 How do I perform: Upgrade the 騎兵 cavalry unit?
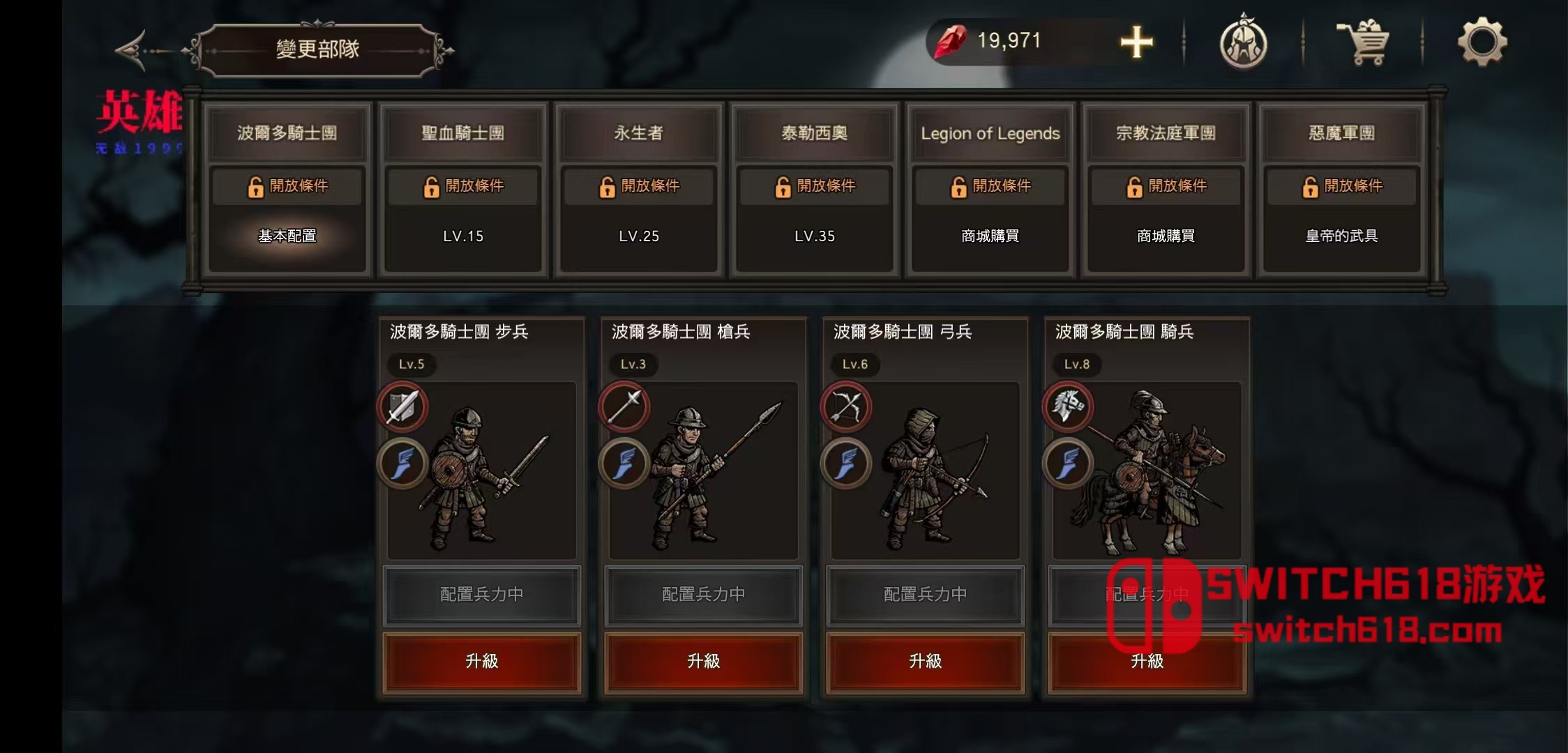[1147, 662]
